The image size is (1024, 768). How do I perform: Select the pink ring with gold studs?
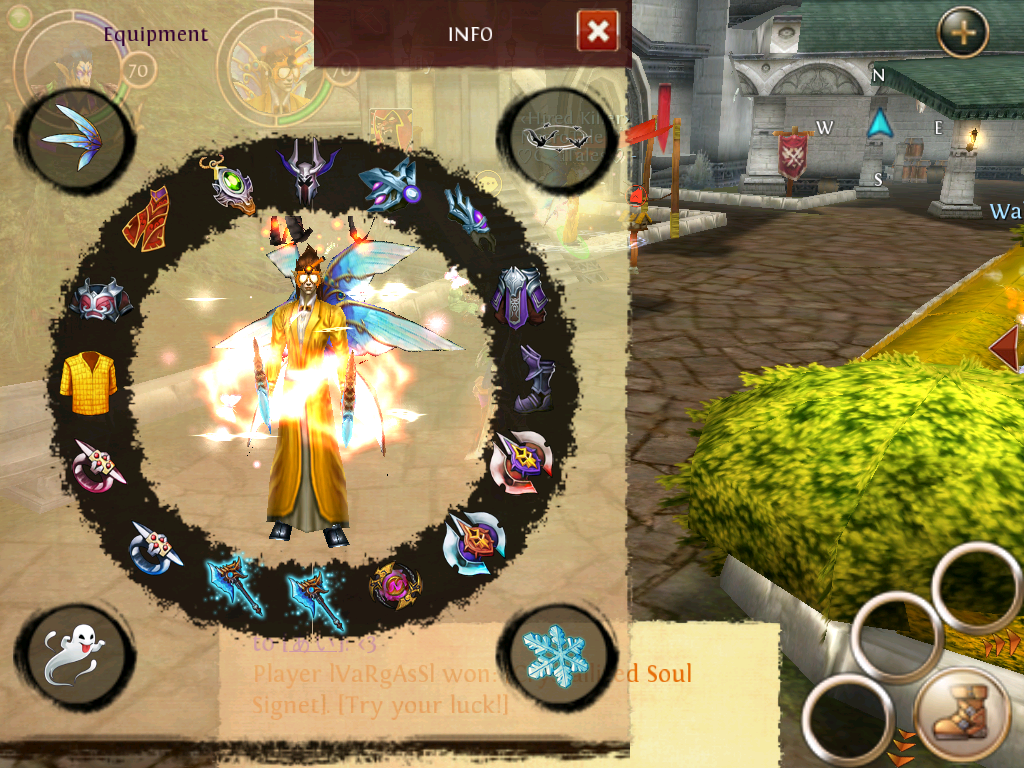pos(99,464)
